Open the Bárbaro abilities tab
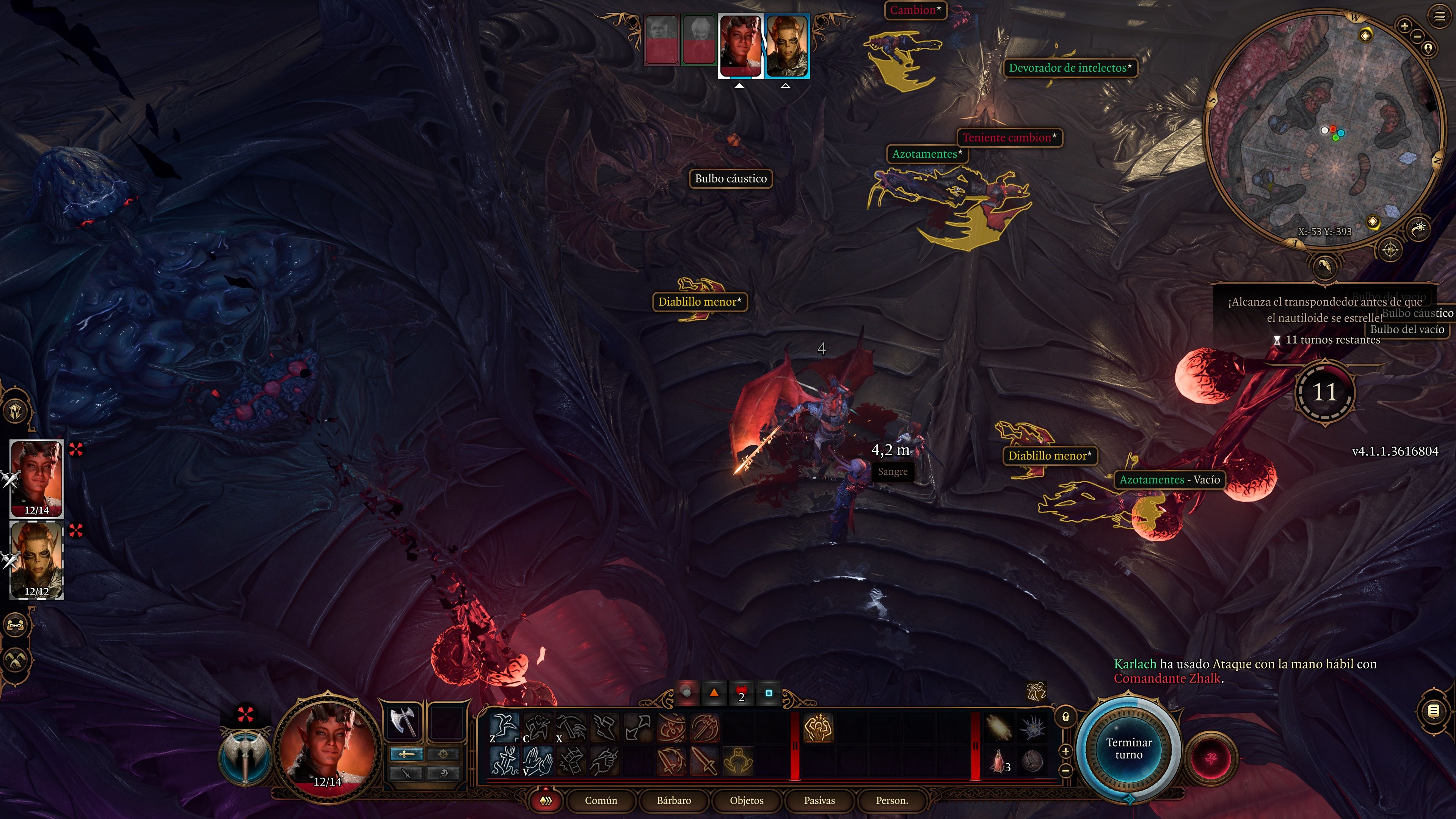 [674, 800]
